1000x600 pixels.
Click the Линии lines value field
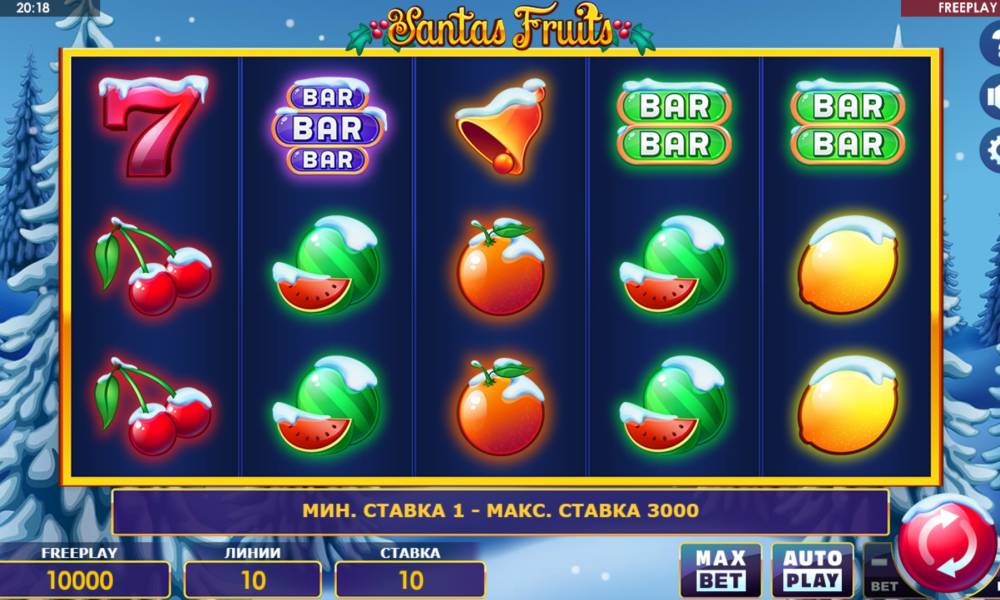point(253,580)
